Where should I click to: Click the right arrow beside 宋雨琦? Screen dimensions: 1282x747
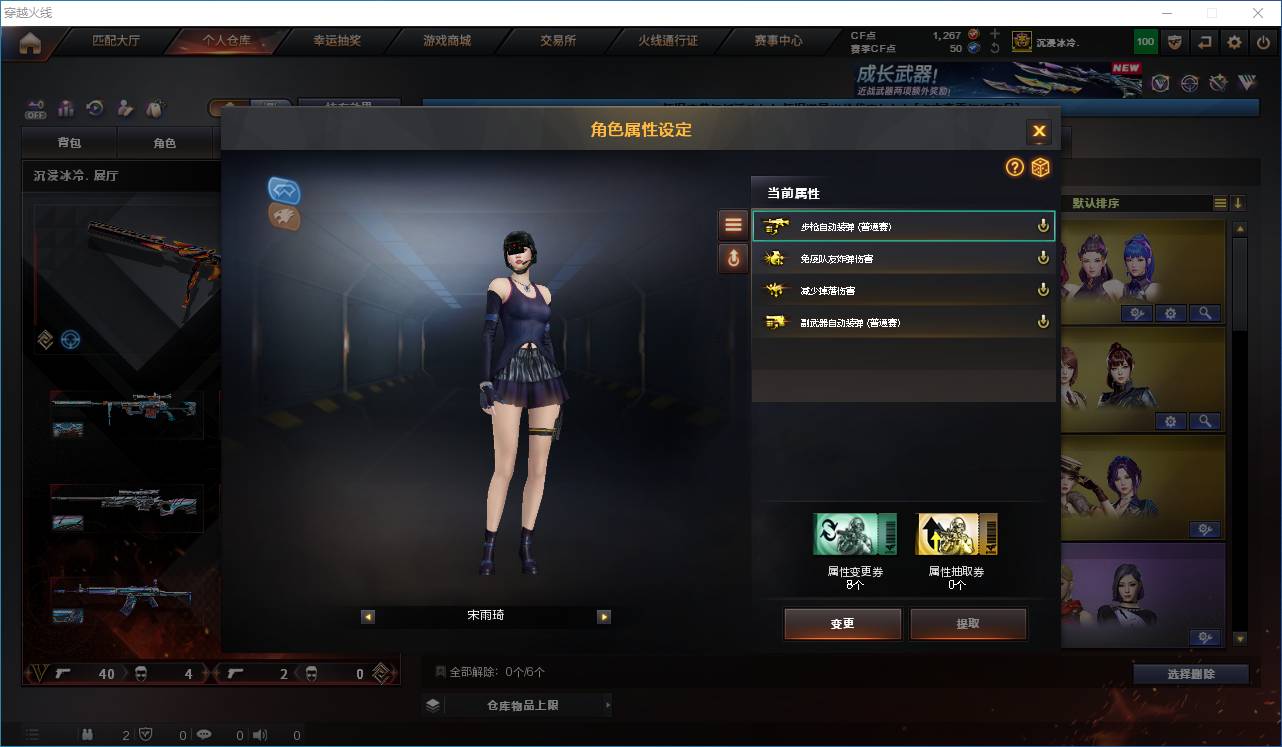click(x=604, y=617)
